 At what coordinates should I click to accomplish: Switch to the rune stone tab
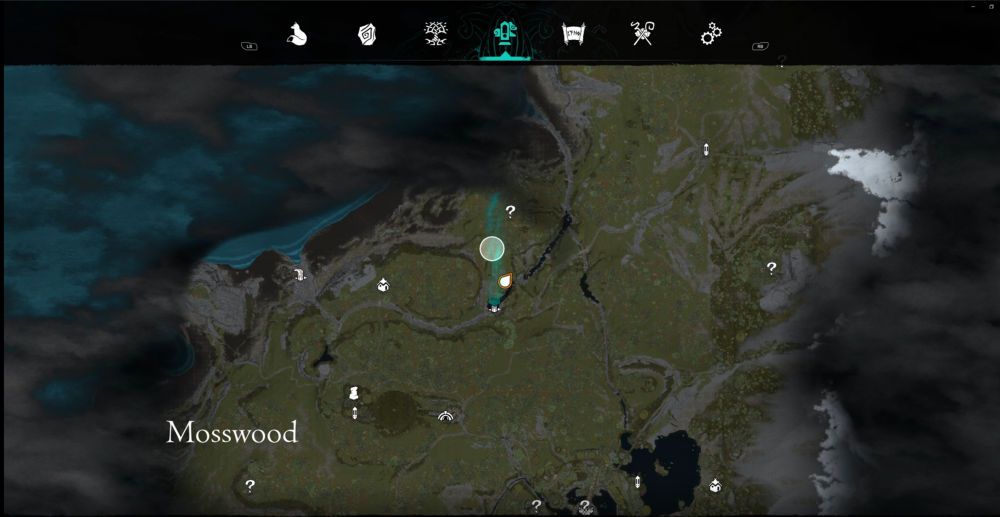pyautogui.click(x=367, y=35)
